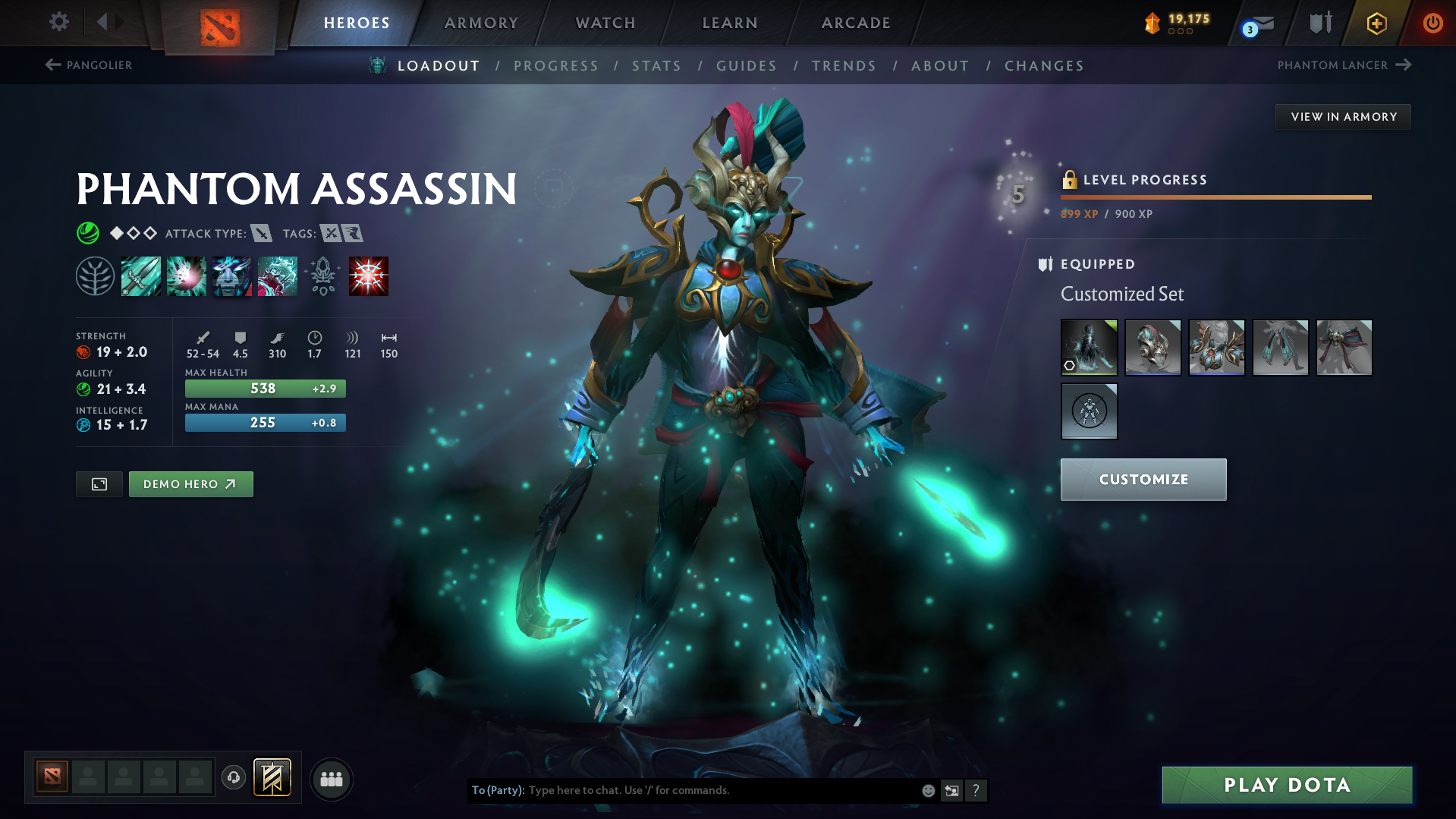View this hero in Armory
Screen dimensions: 1456x819
click(1343, 117)
